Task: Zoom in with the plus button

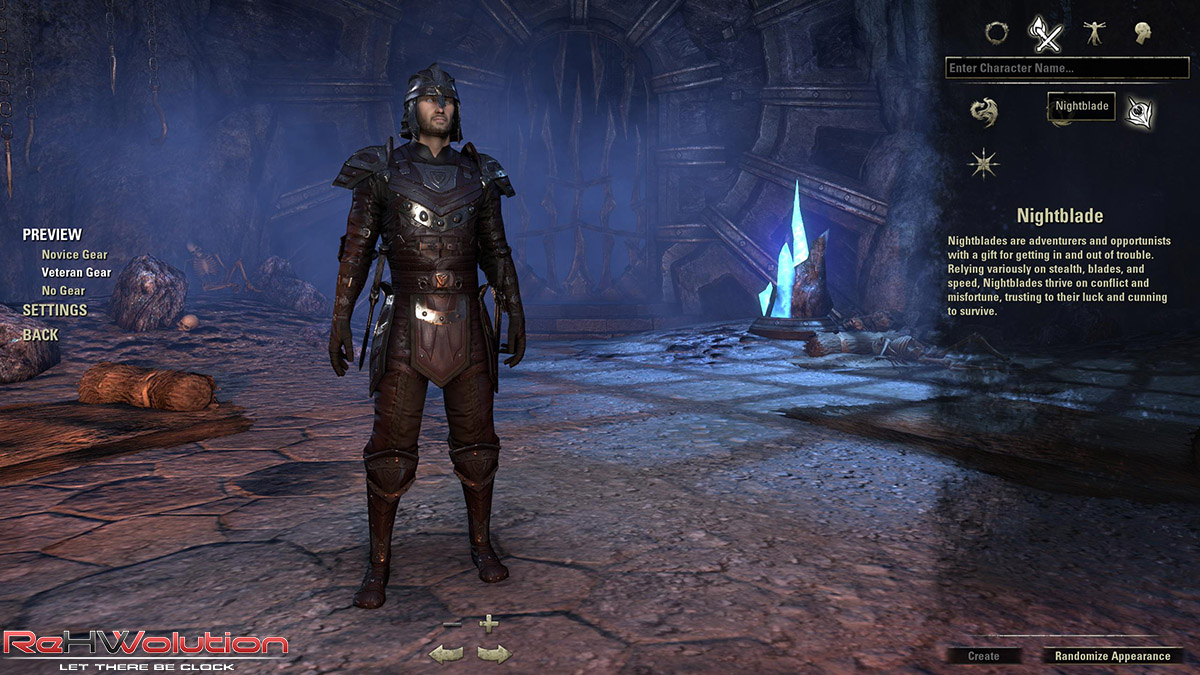Action: tap(488, 623)
